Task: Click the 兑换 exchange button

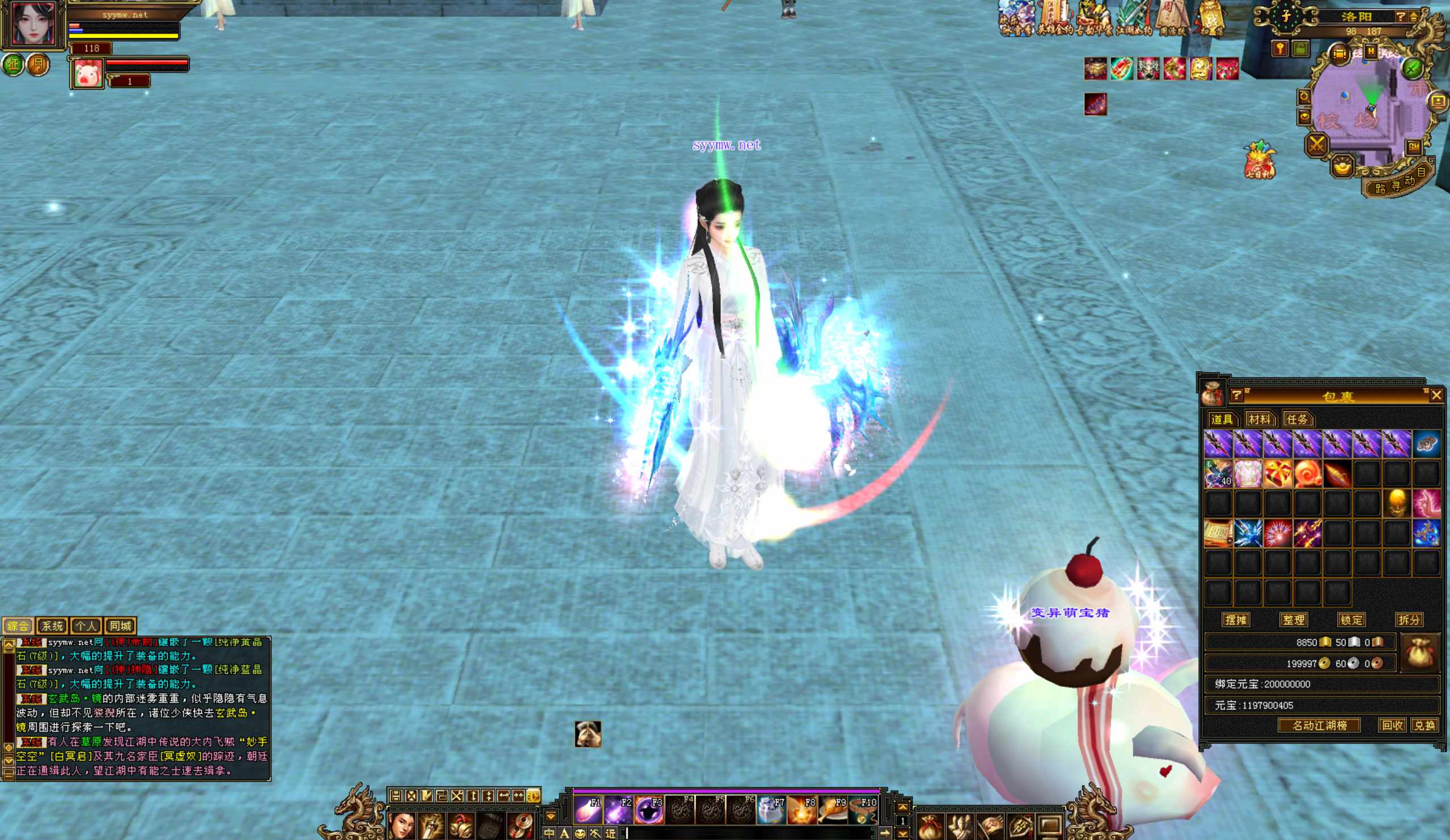Action: click(x=1424, y=726)
